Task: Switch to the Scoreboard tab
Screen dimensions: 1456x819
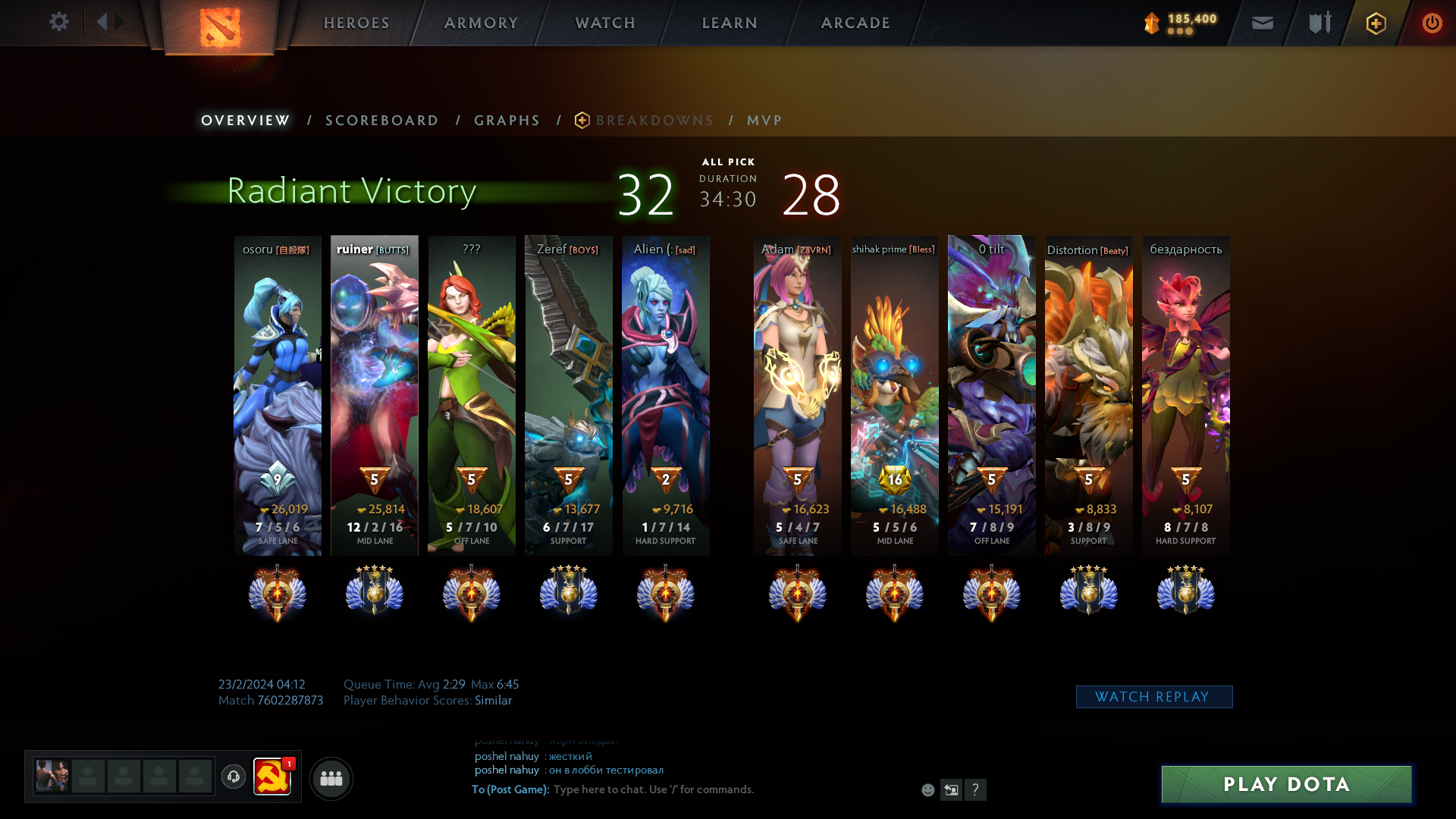Action: tap(381, 121)
